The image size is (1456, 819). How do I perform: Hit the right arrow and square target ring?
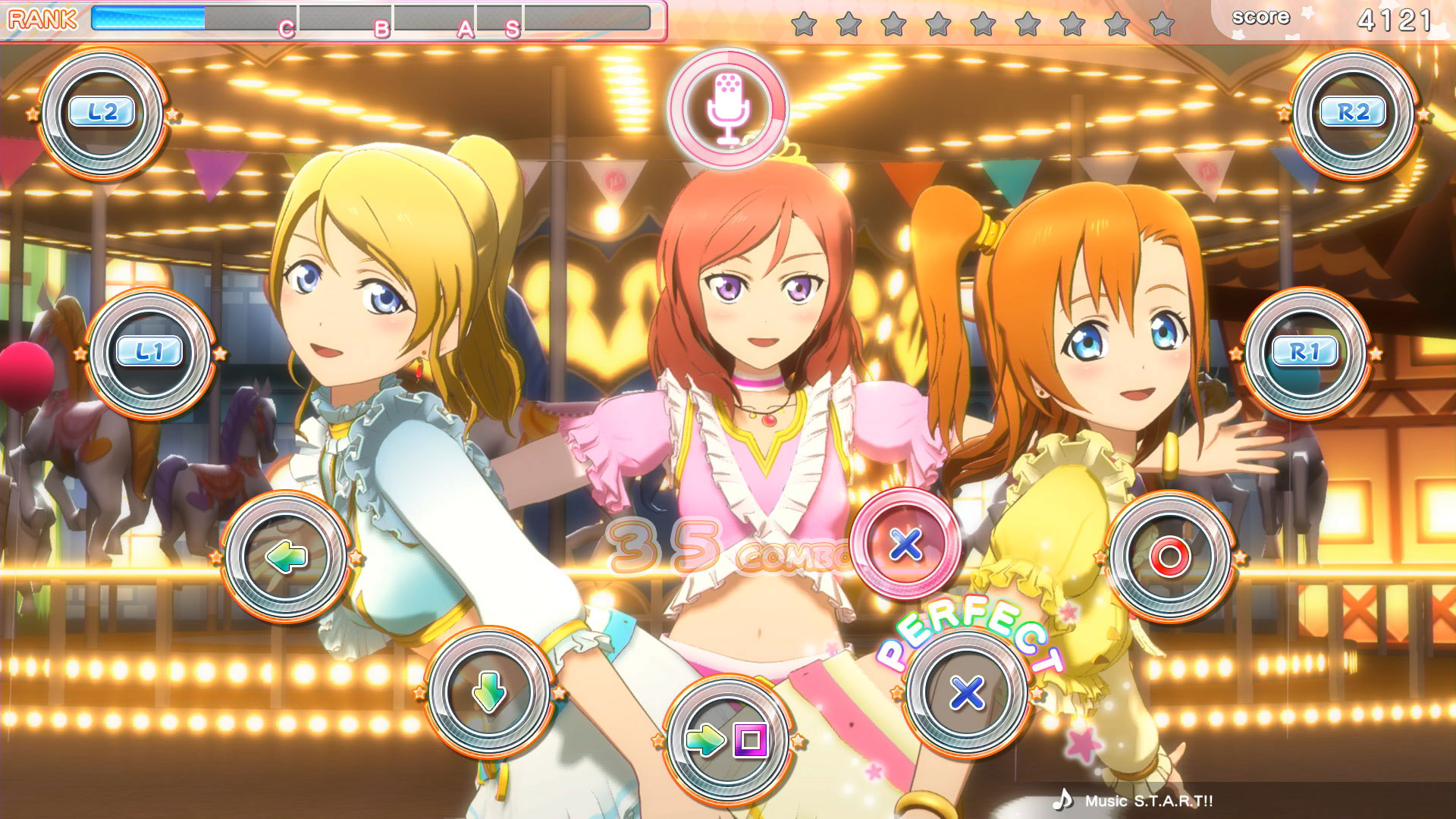727,739
